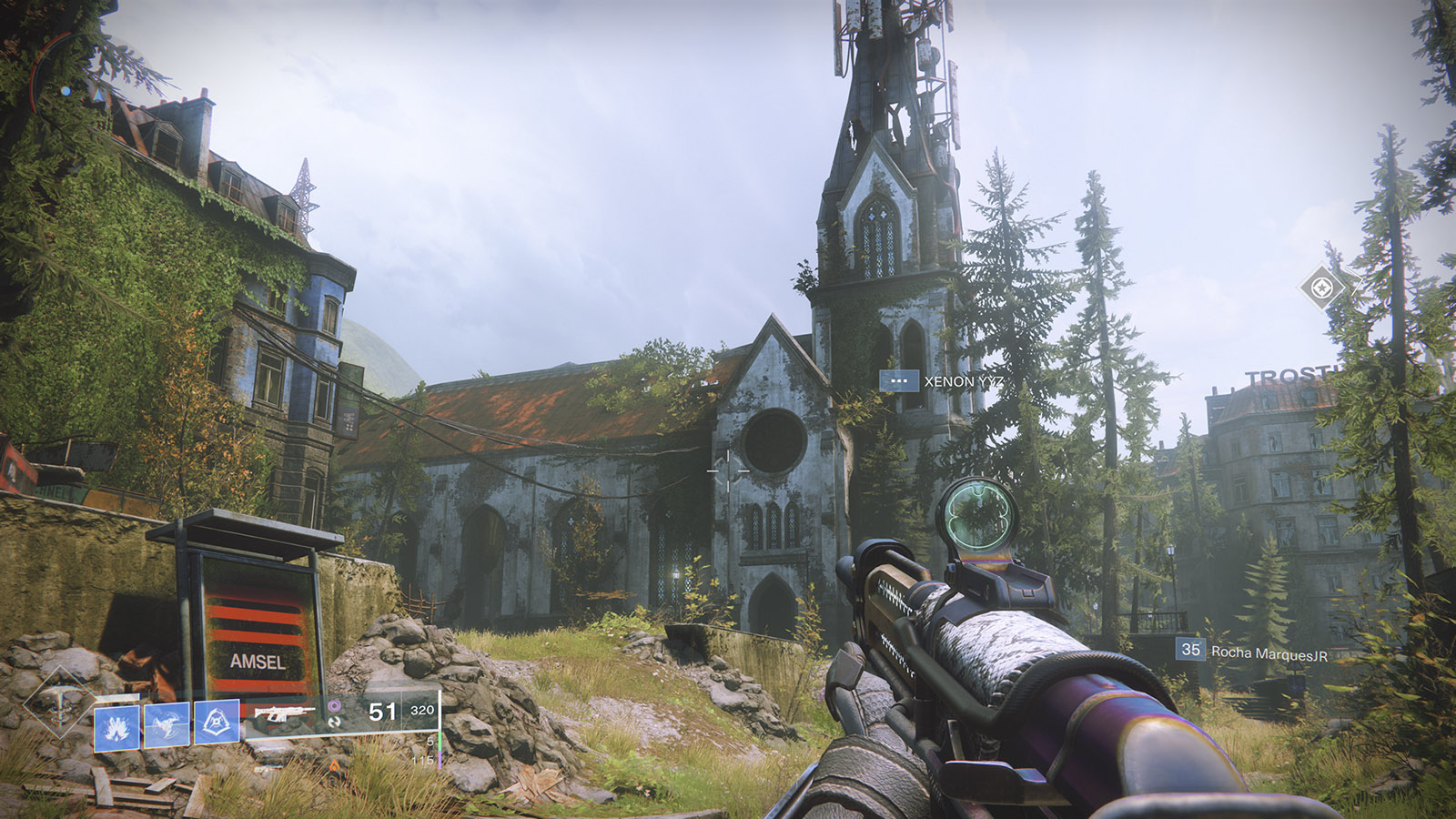The width and height of the screenshot is (1456, 819).
Task: Select the diamond objective waypoint marker
Action: pyautogui.click(x=1322, y=288)
